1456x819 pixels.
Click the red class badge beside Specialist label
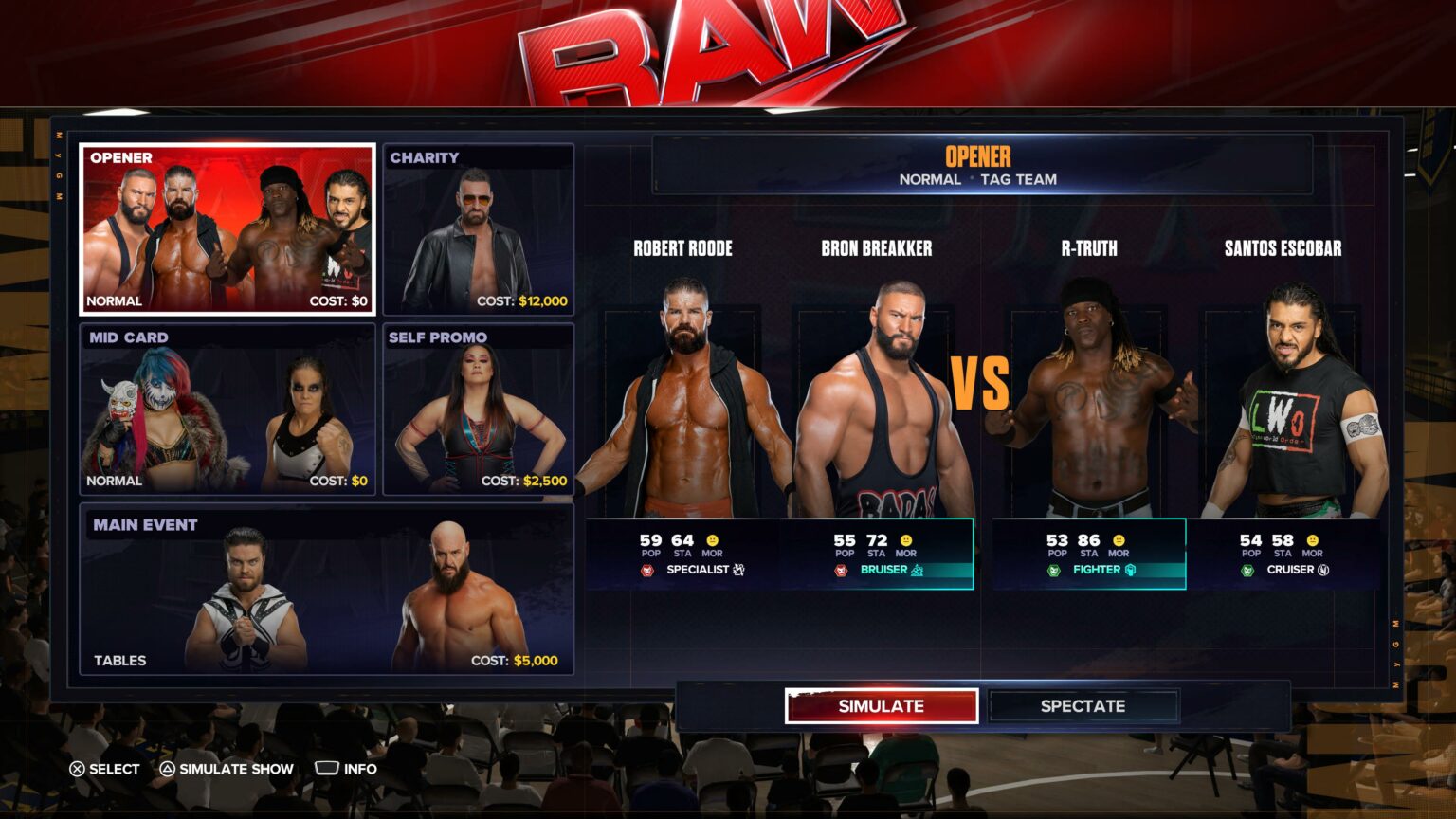(648, 570)
